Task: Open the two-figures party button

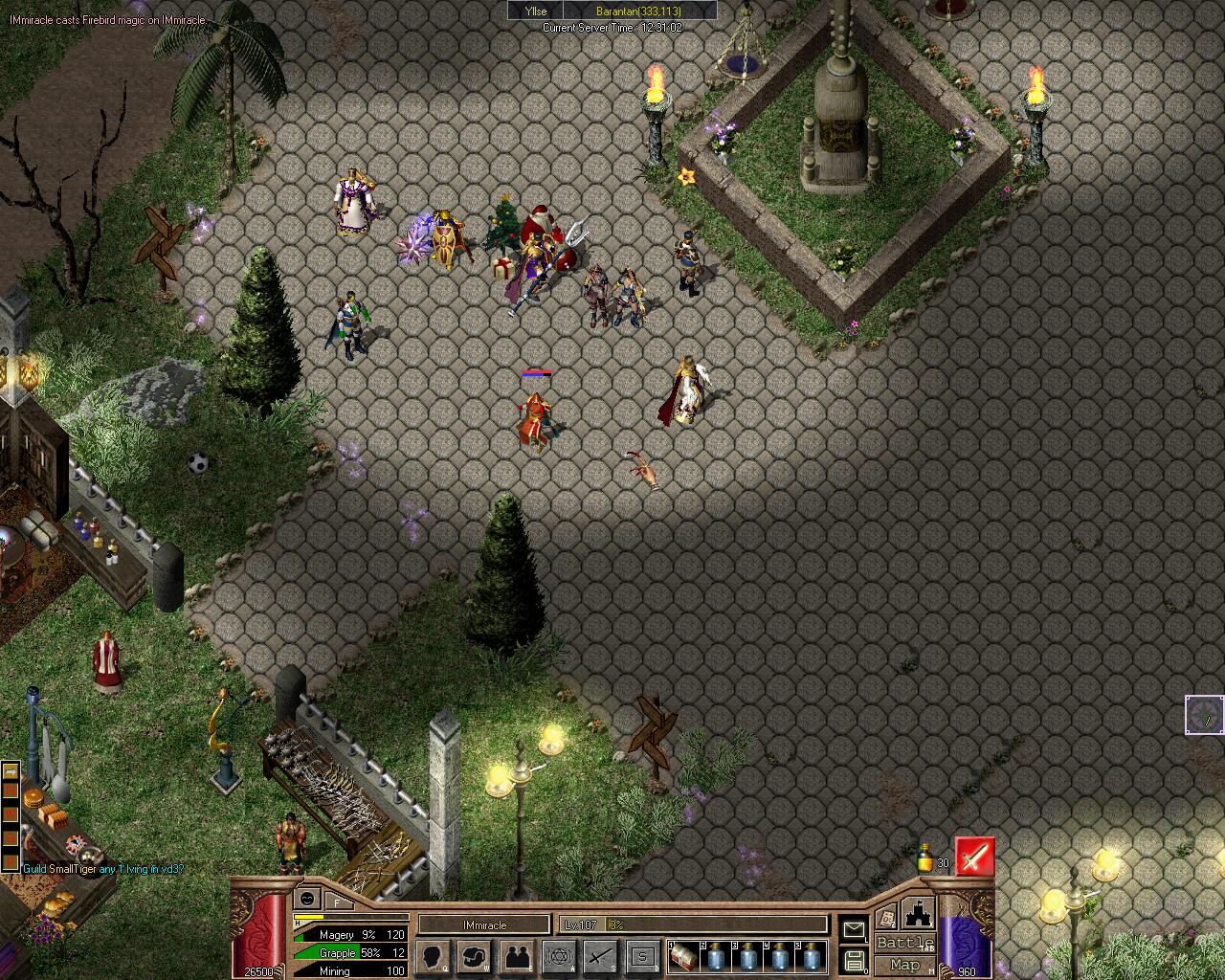Action: 517,955
